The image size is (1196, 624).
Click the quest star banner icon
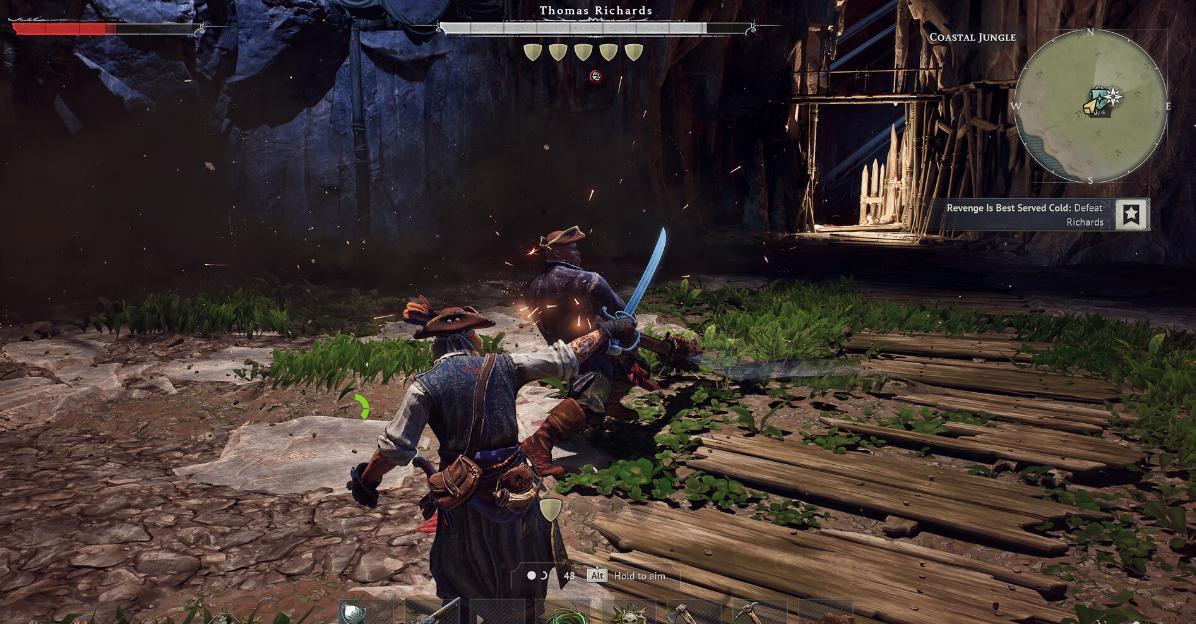tap(1132, 214)
